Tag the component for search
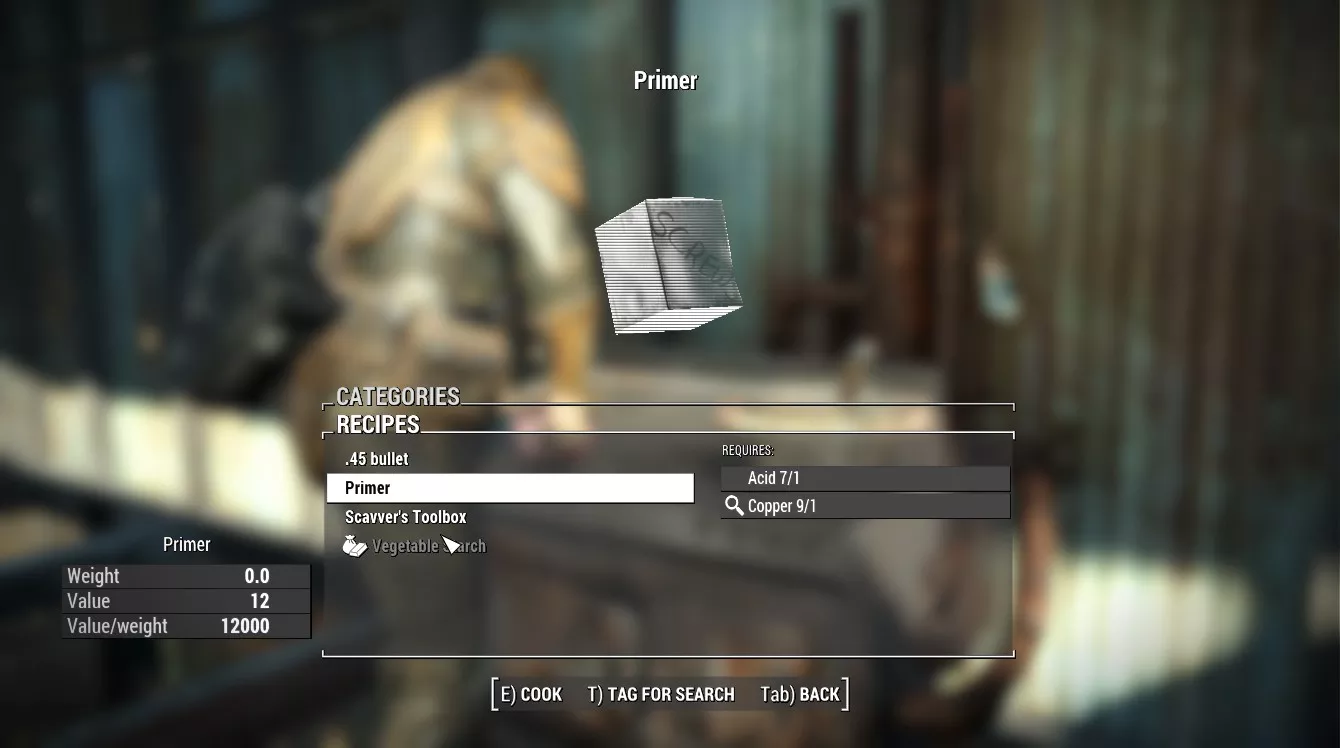The height and width of the screenshot is (748, 1340). (x=661, y=694)
